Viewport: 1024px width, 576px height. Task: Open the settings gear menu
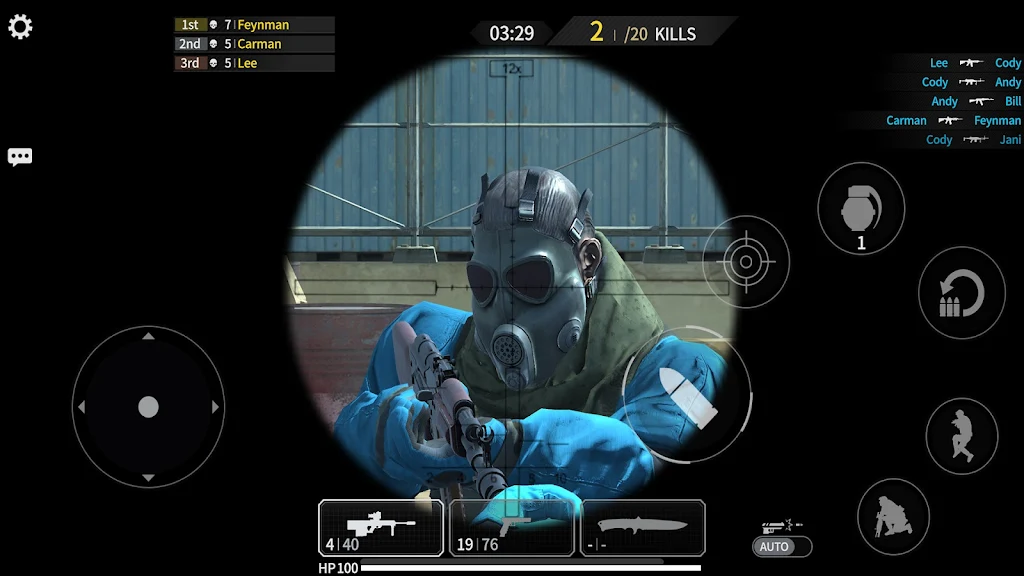coord(20,27)
